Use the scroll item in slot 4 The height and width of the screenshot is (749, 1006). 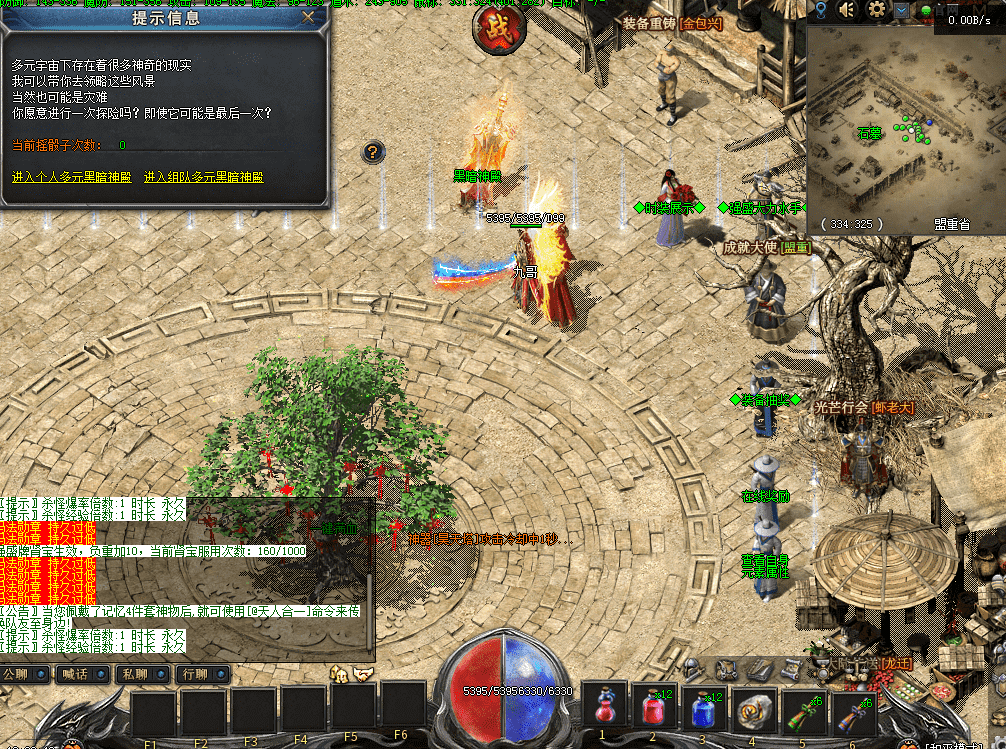pyautogui.click(x=755, y=710)
